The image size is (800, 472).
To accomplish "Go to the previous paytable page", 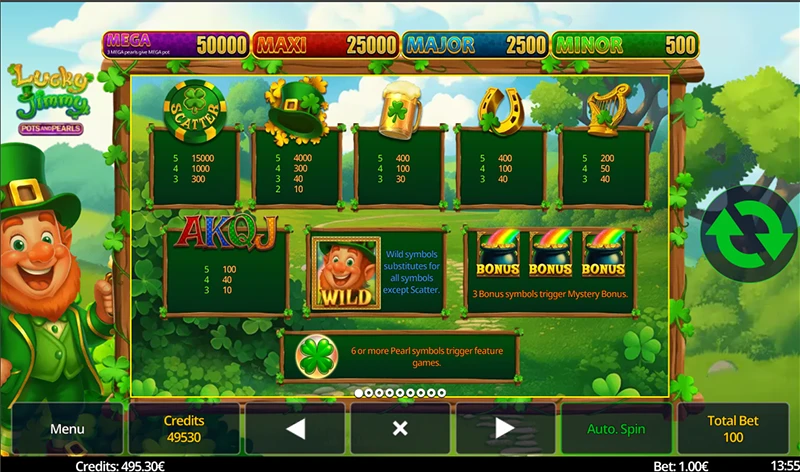I will (295, 429).
